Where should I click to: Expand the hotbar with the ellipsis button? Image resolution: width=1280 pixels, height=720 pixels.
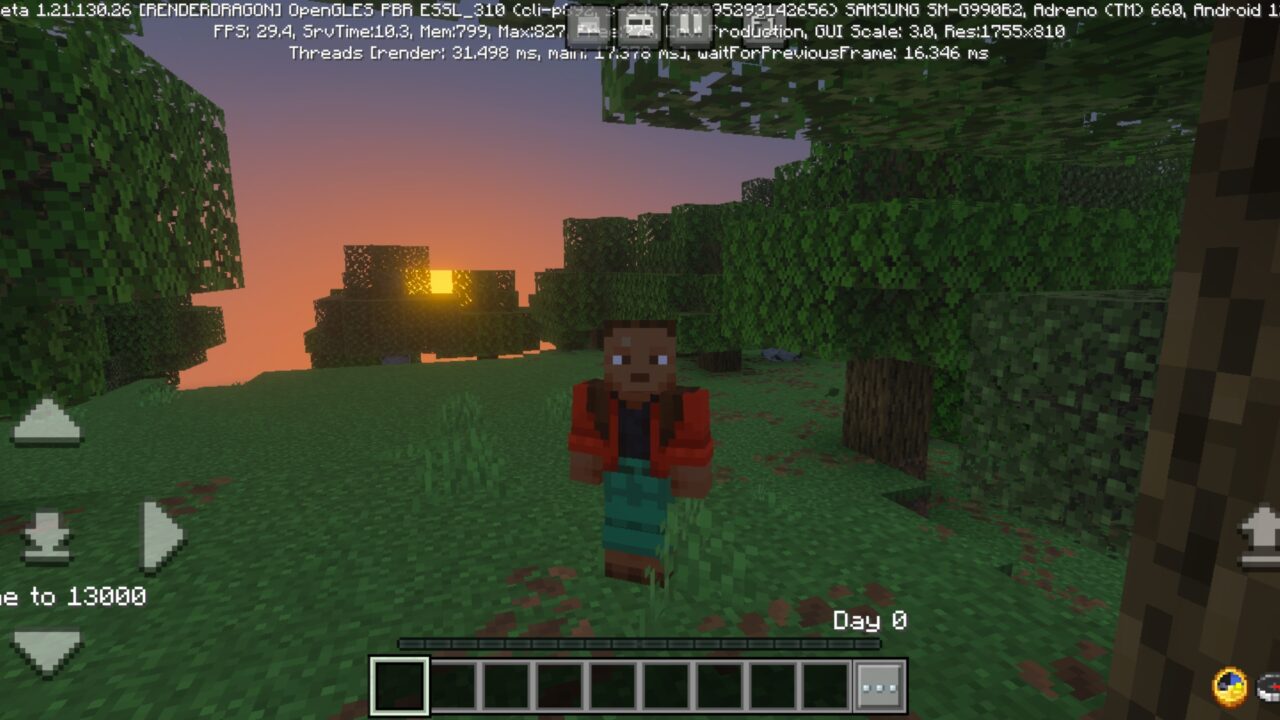[x=878, y=685]
